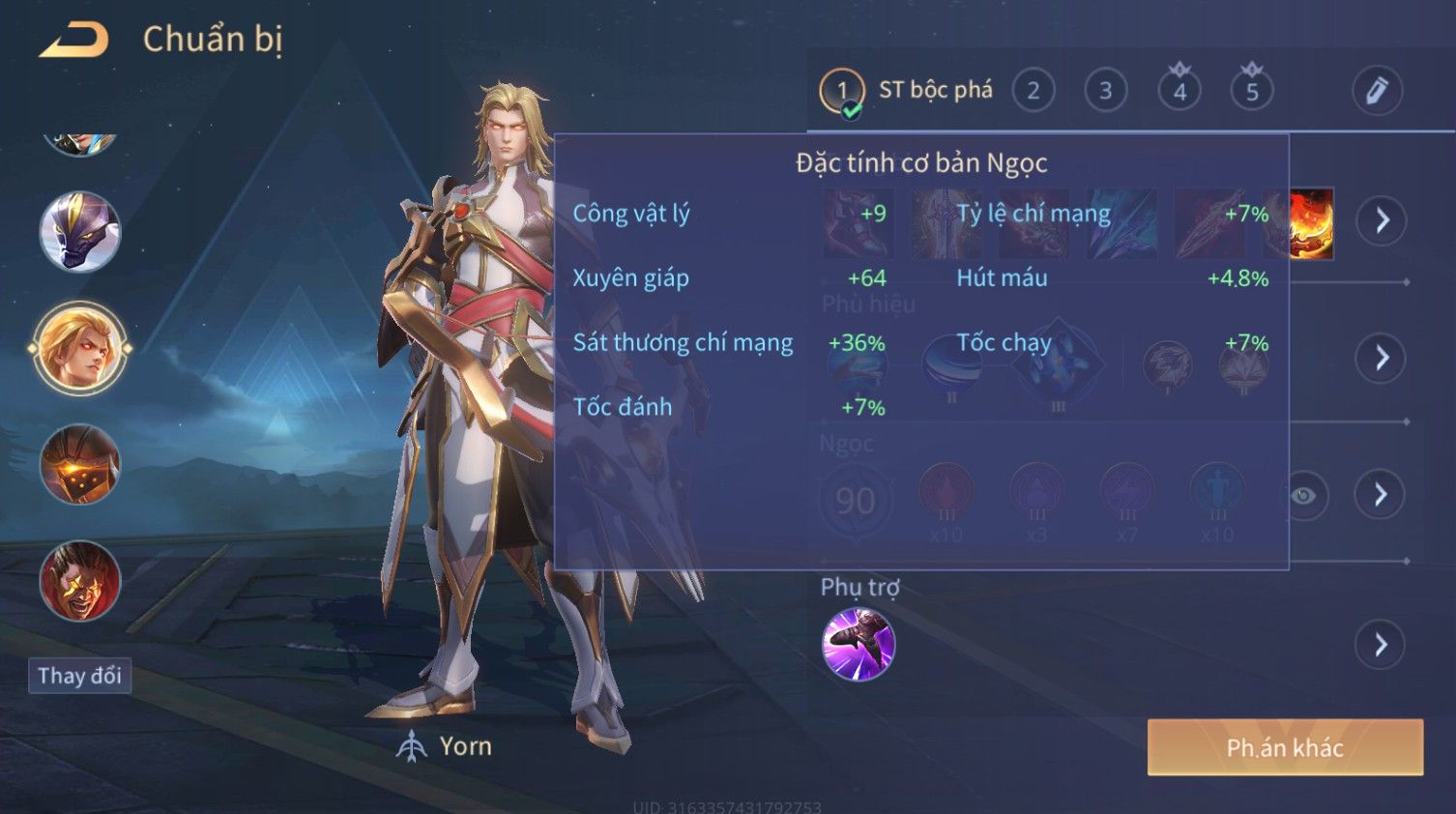Select loadout preset 1 ST bộc phá

[905, 91]
